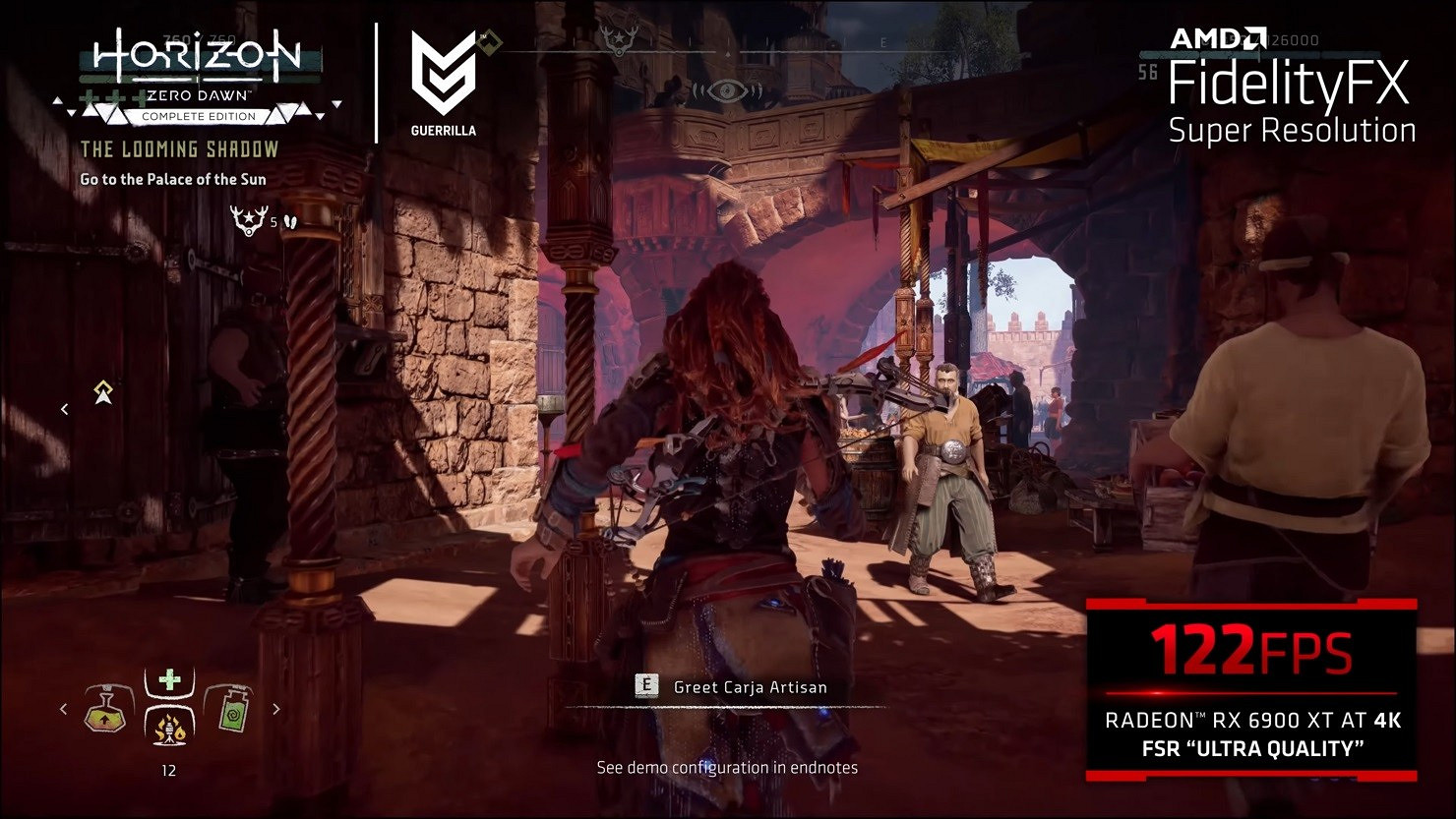This screenshot has width=1456, height=819.
Task: Choose the green spiral bottle item
Action: 228,709
